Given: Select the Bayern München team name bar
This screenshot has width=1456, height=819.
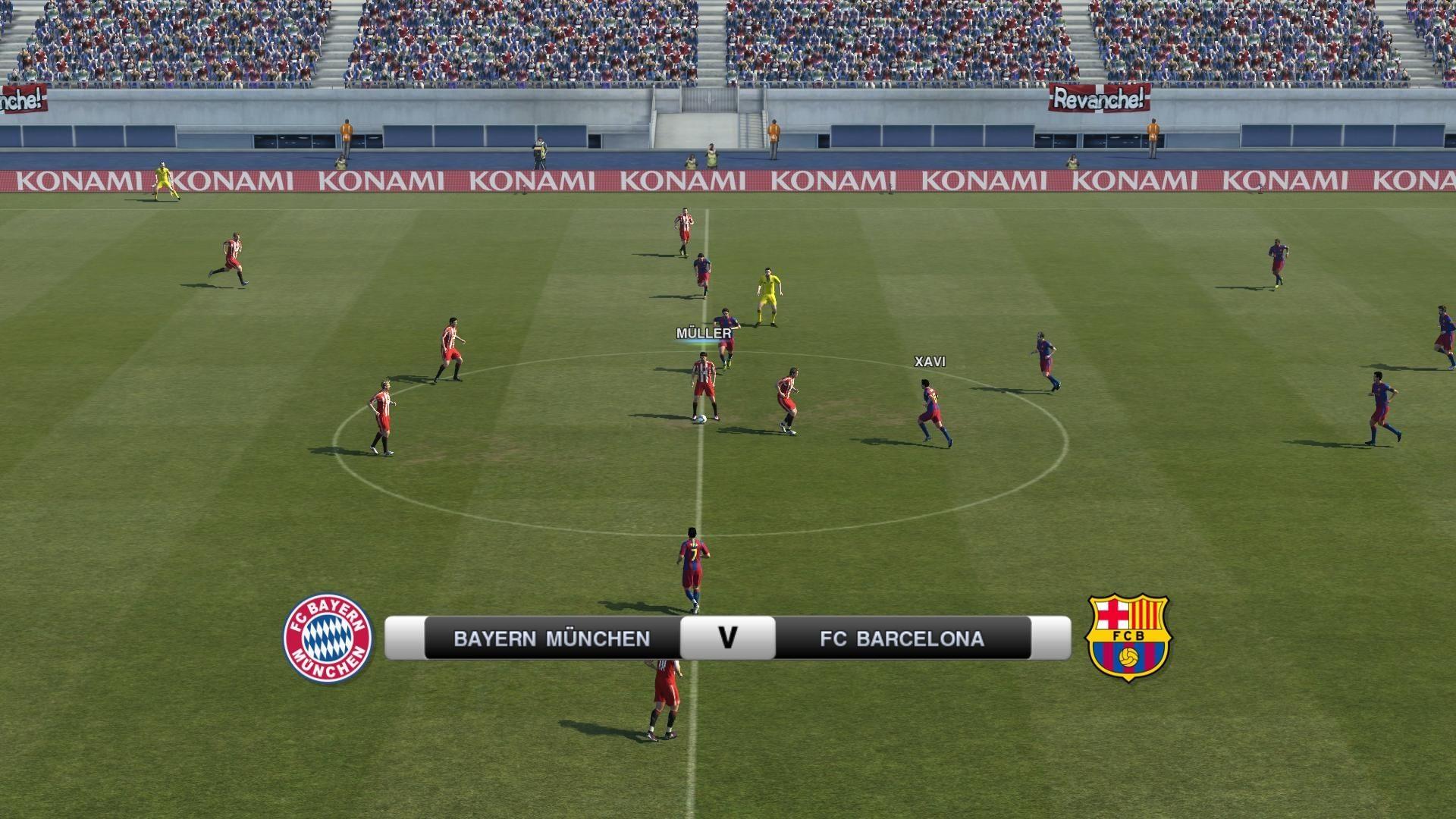Looking at the screenshot, I should (x=551, y=639).
